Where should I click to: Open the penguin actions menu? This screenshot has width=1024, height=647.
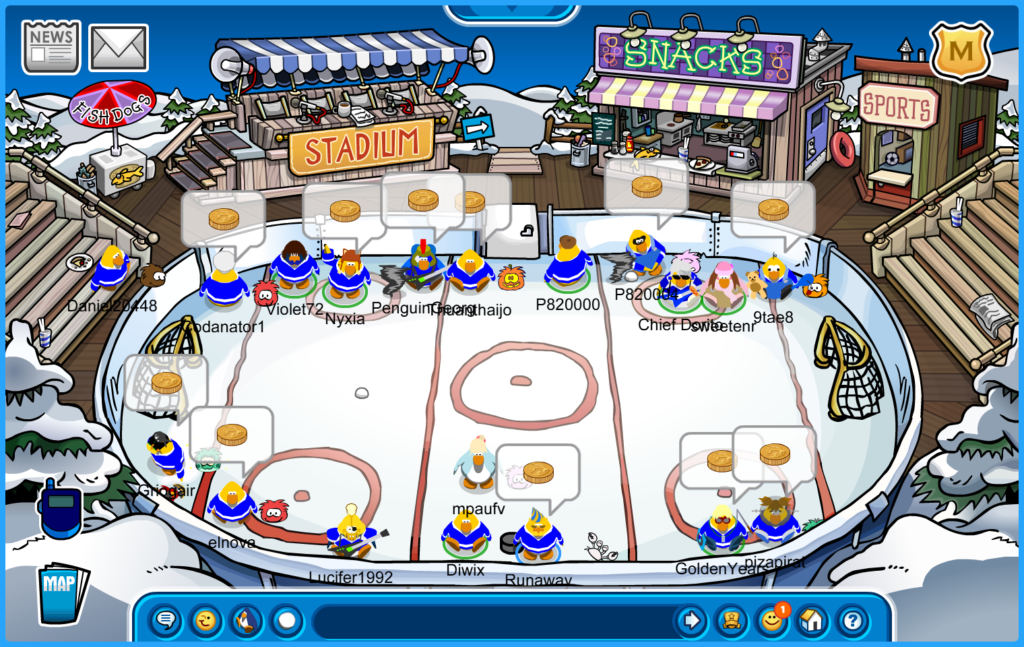point(246,621)
